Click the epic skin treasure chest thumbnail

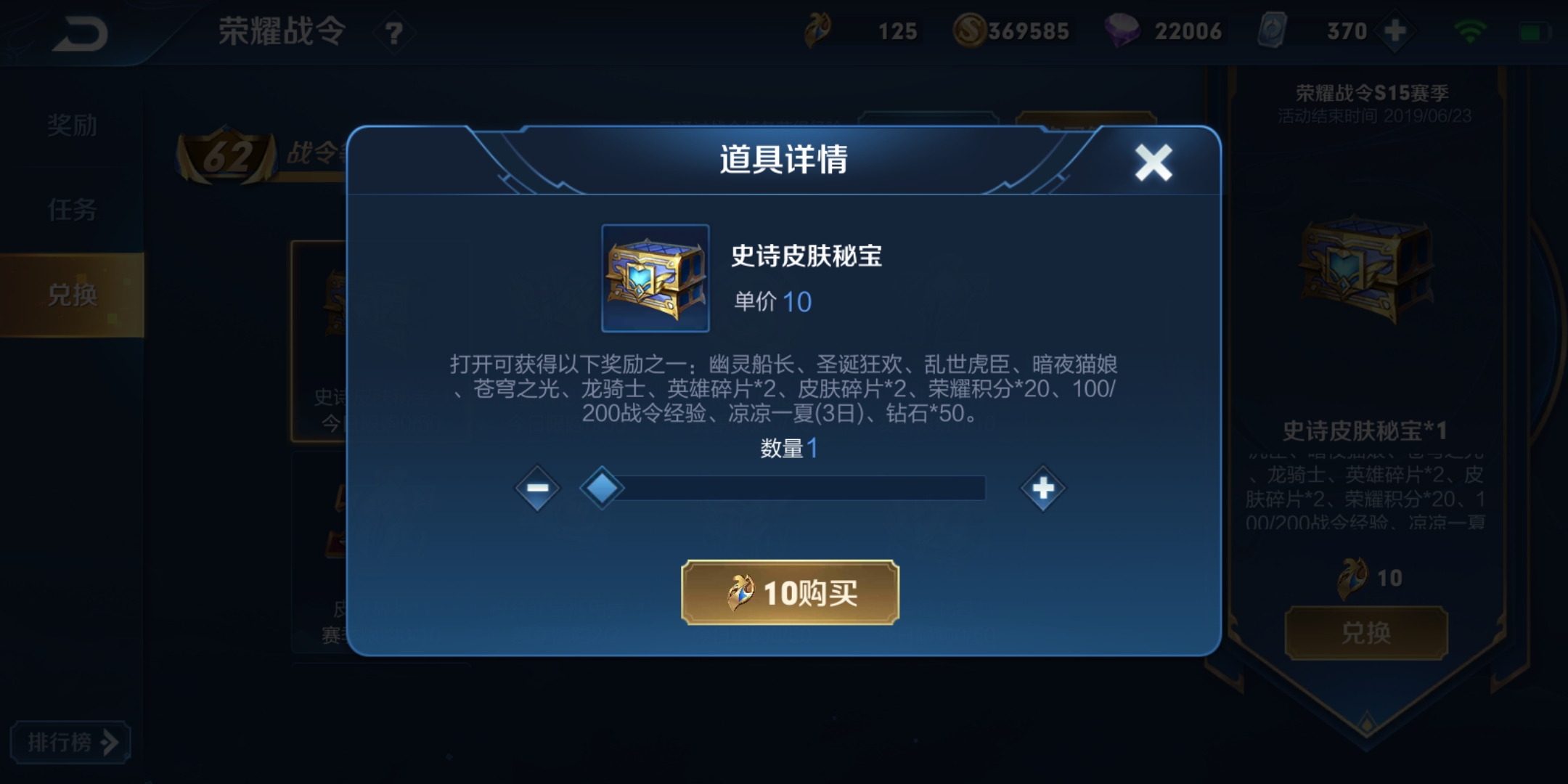(x=656, y=278)
